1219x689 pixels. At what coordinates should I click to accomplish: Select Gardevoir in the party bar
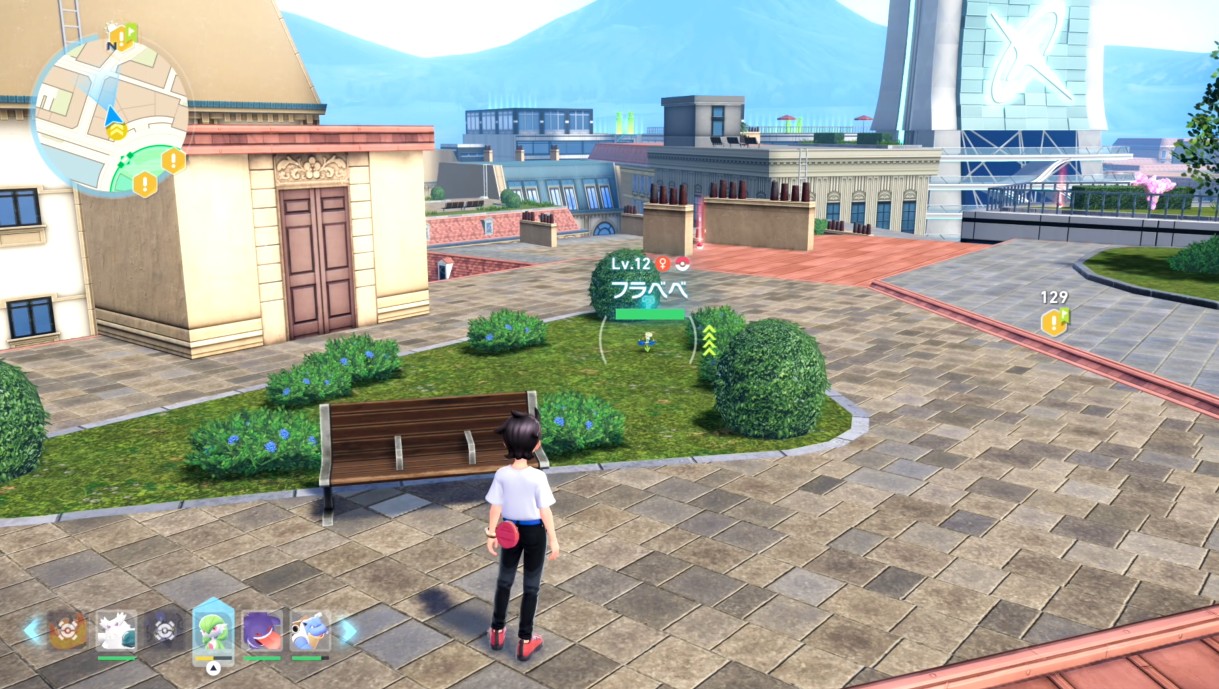213,630
